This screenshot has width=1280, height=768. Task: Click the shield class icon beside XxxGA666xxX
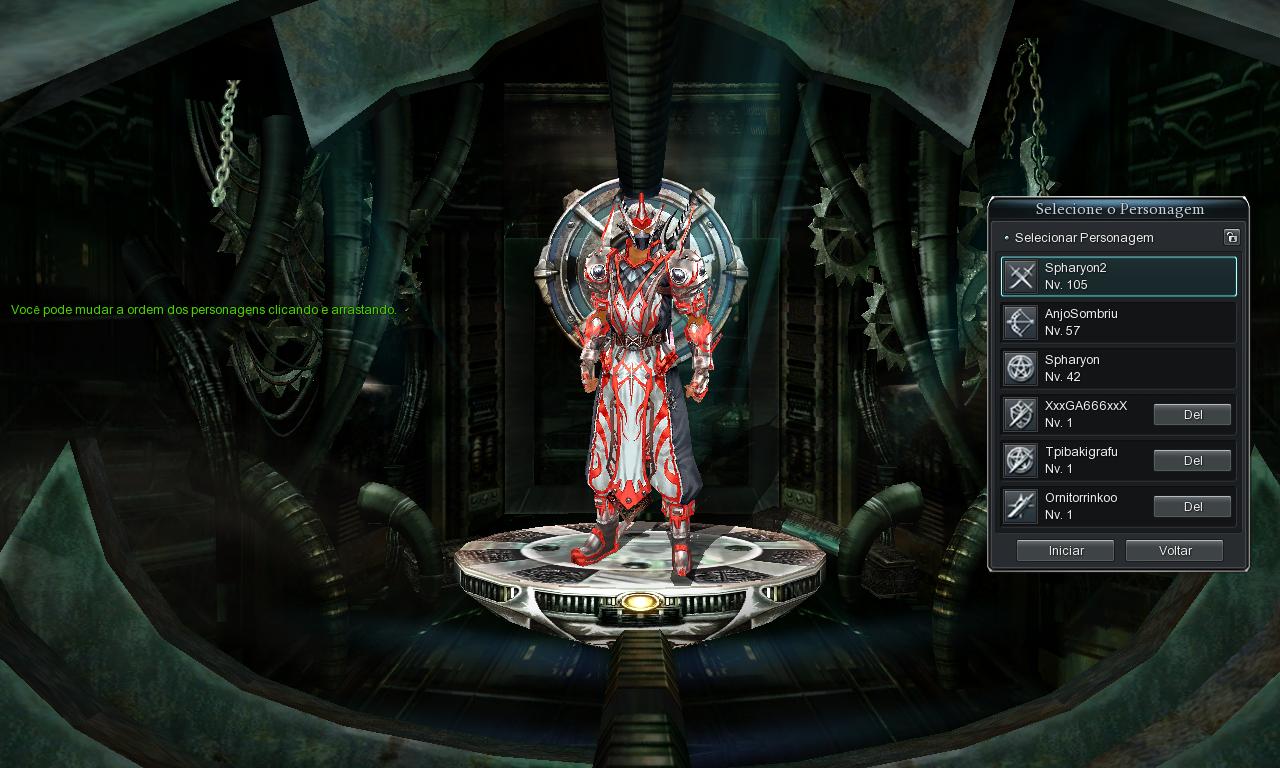click(1019, 413)
